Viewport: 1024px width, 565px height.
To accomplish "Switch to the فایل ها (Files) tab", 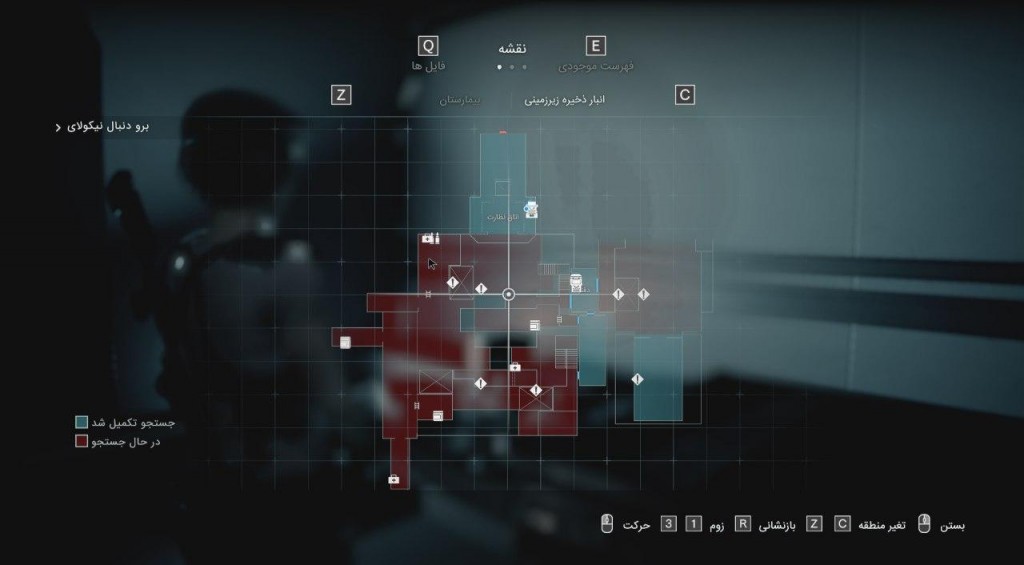I will pos(428,65).
